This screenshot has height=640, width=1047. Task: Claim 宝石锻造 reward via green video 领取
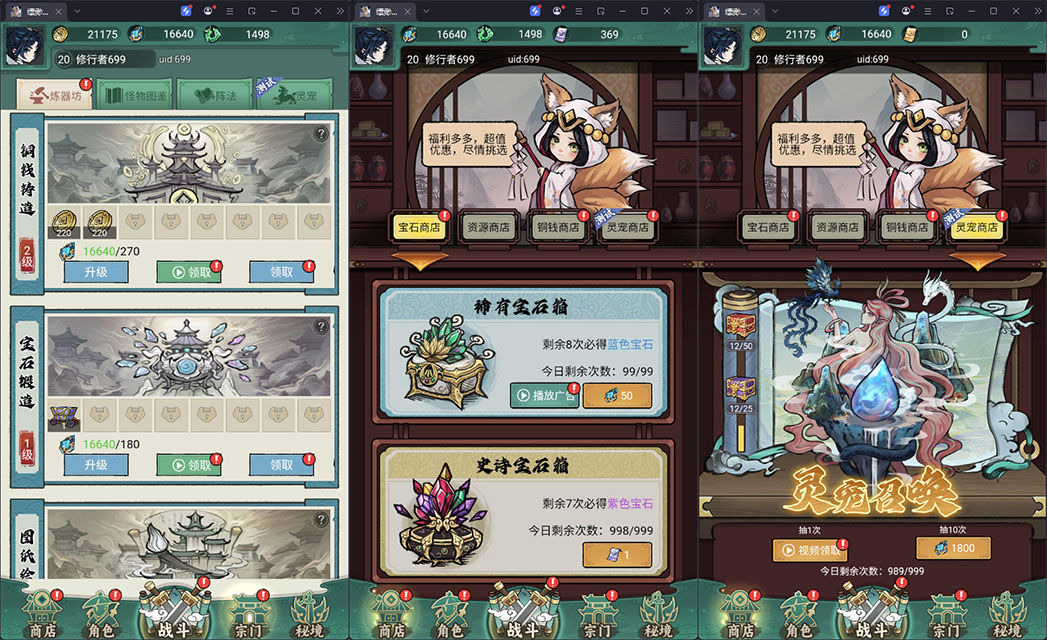click(x=189, y=465)
